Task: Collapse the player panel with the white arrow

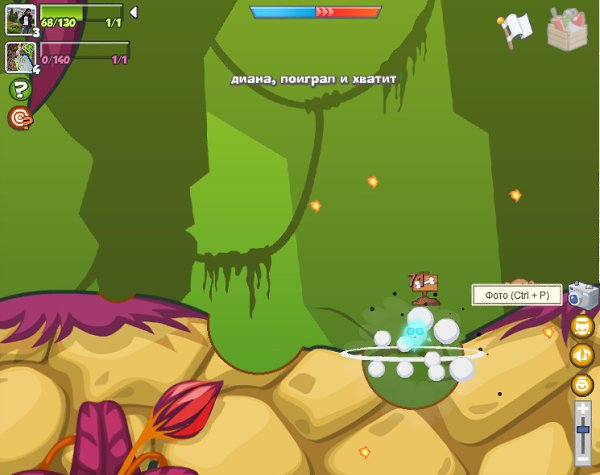Action: [134, 12]
